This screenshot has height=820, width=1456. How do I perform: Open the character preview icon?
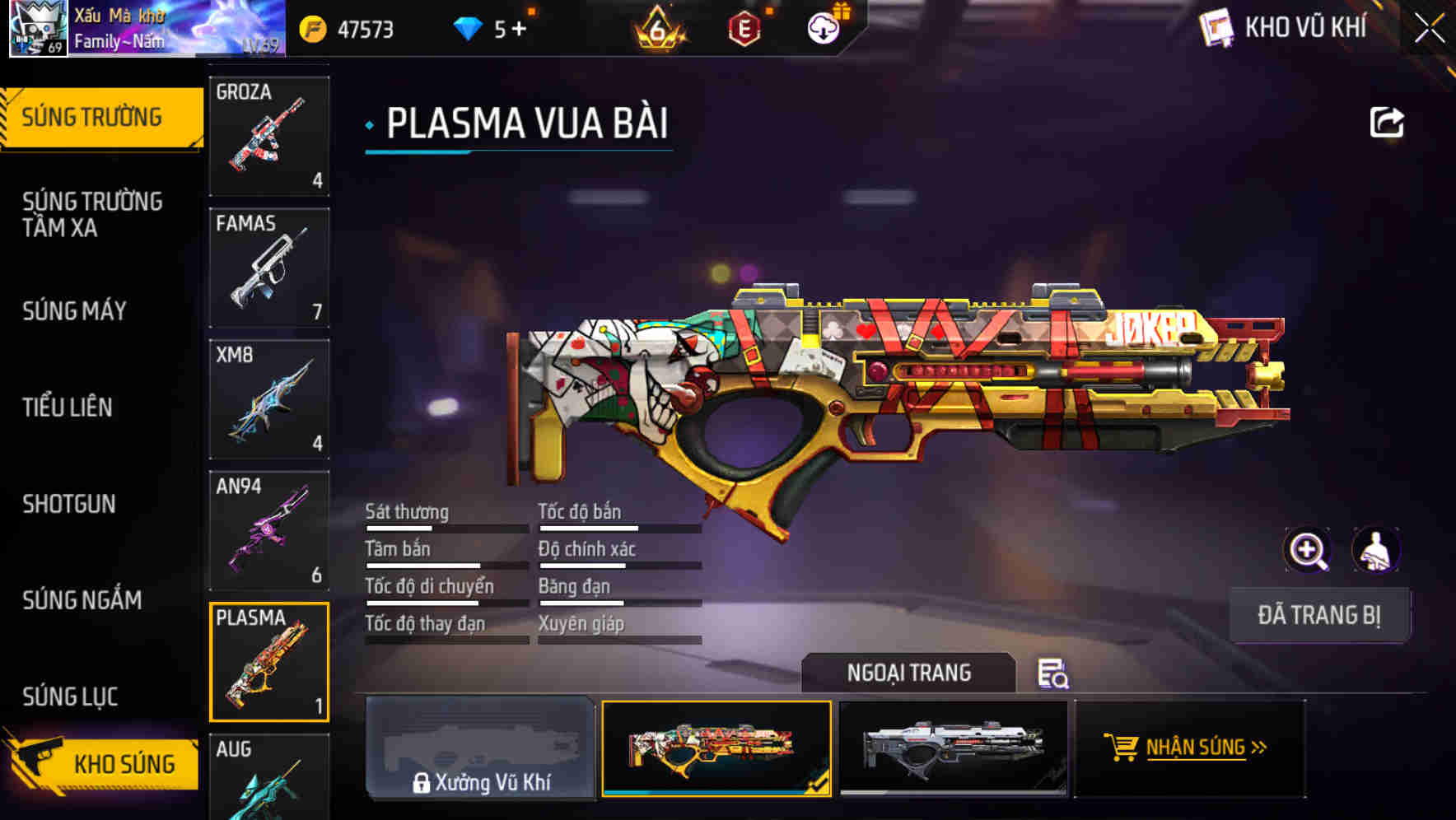(1378, 549)
